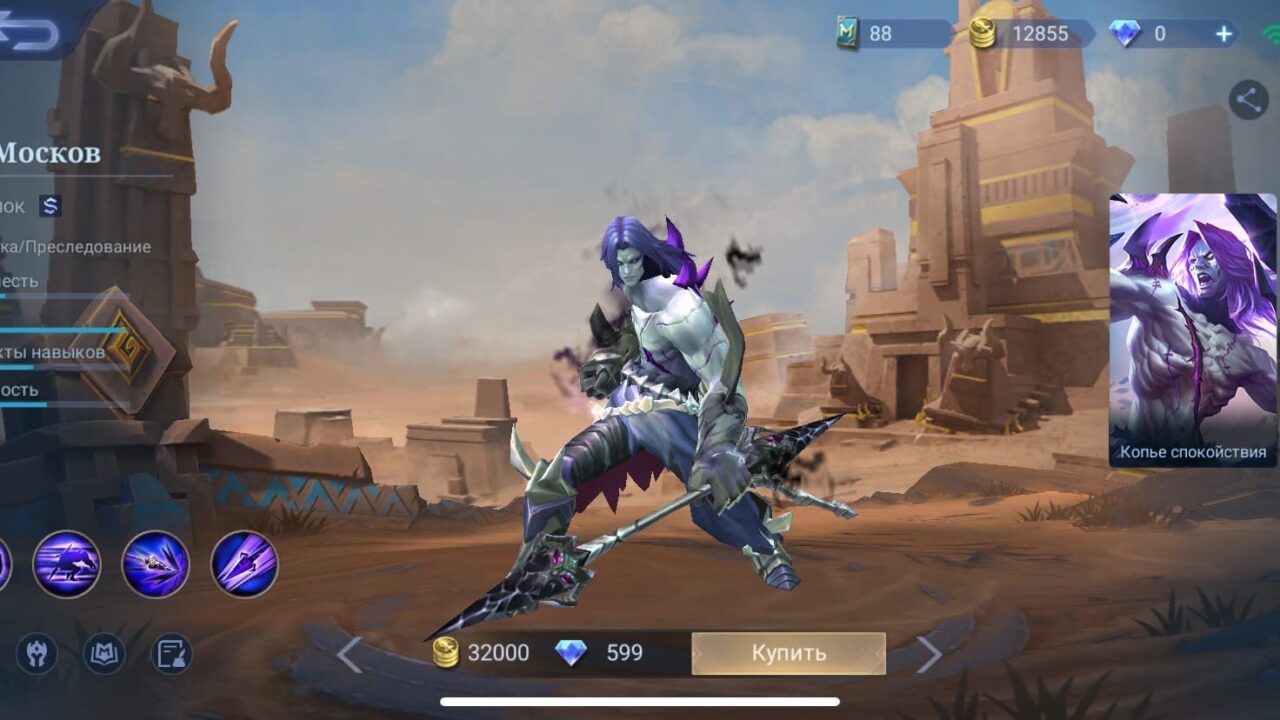Screen dimensions: 1280x720
Task: Open the share icon
Action: click(x=1248, y=100)
